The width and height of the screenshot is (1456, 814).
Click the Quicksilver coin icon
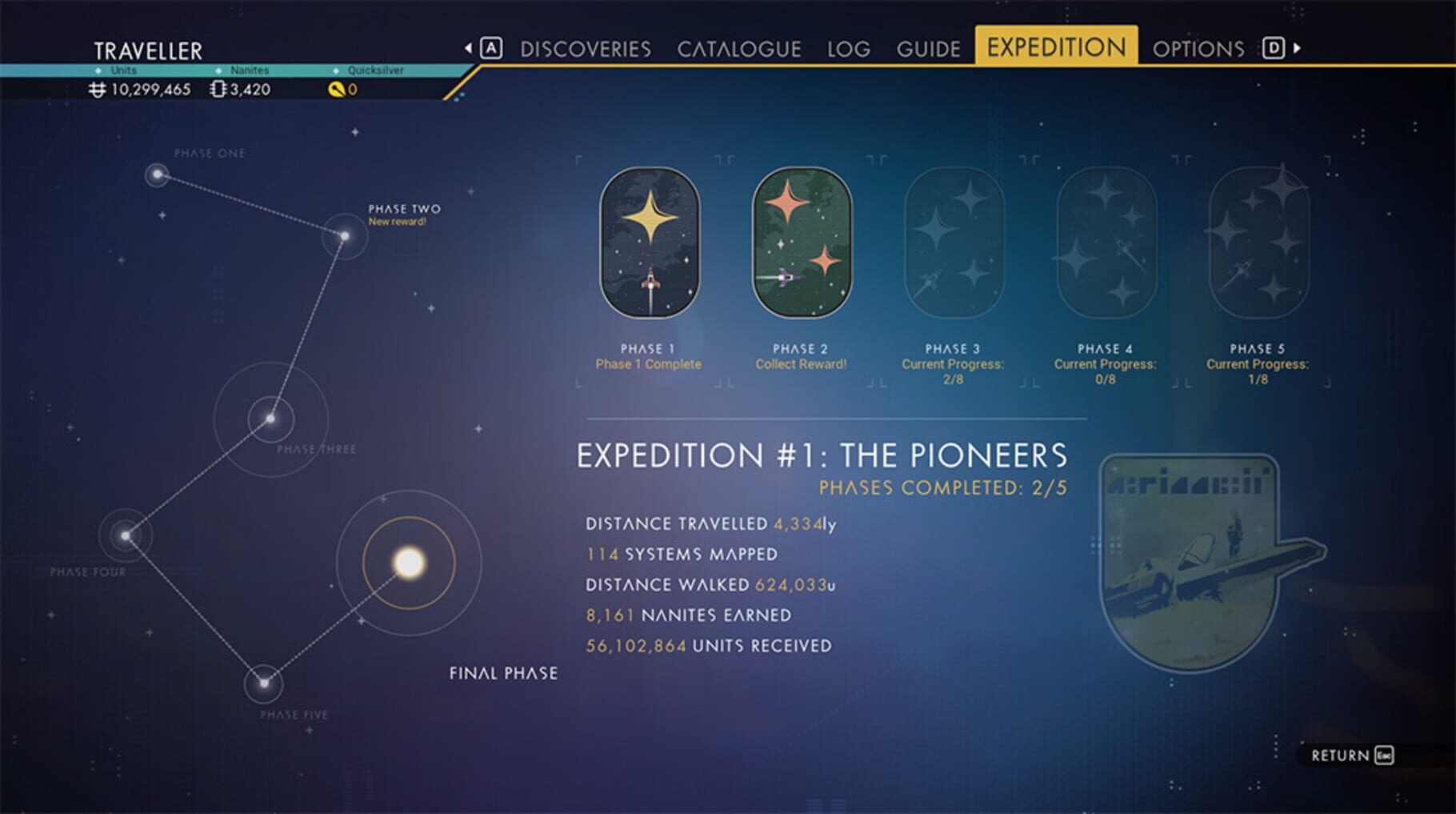click(x=337, y=90)
